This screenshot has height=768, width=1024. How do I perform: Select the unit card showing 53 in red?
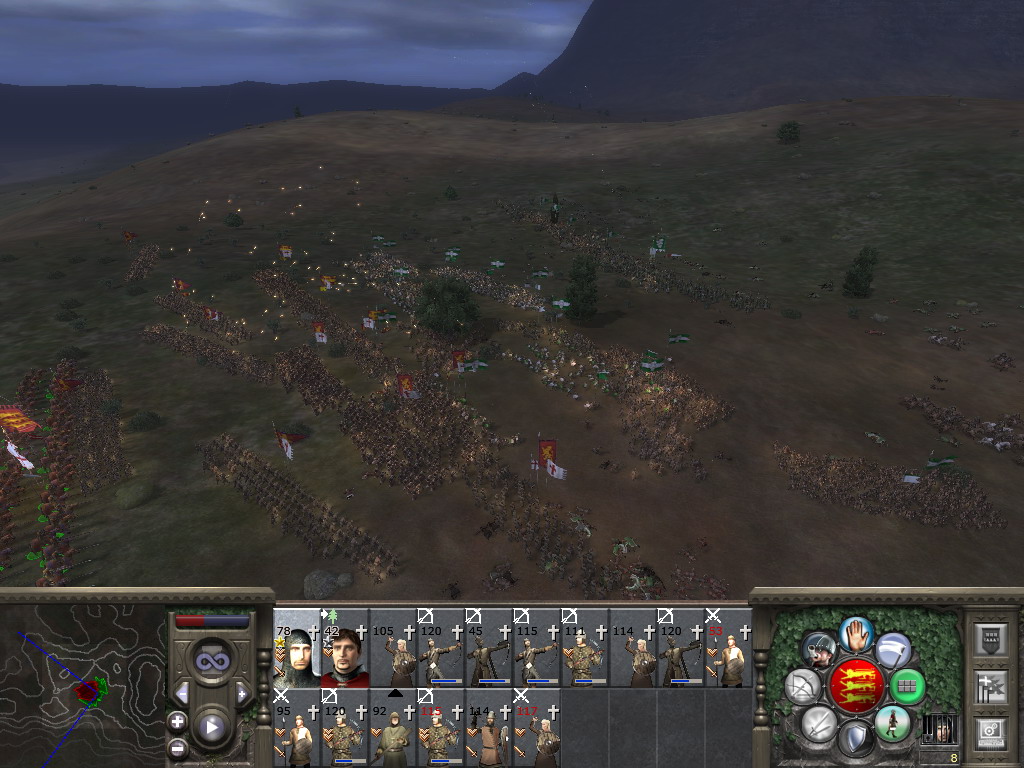[729, 649]
